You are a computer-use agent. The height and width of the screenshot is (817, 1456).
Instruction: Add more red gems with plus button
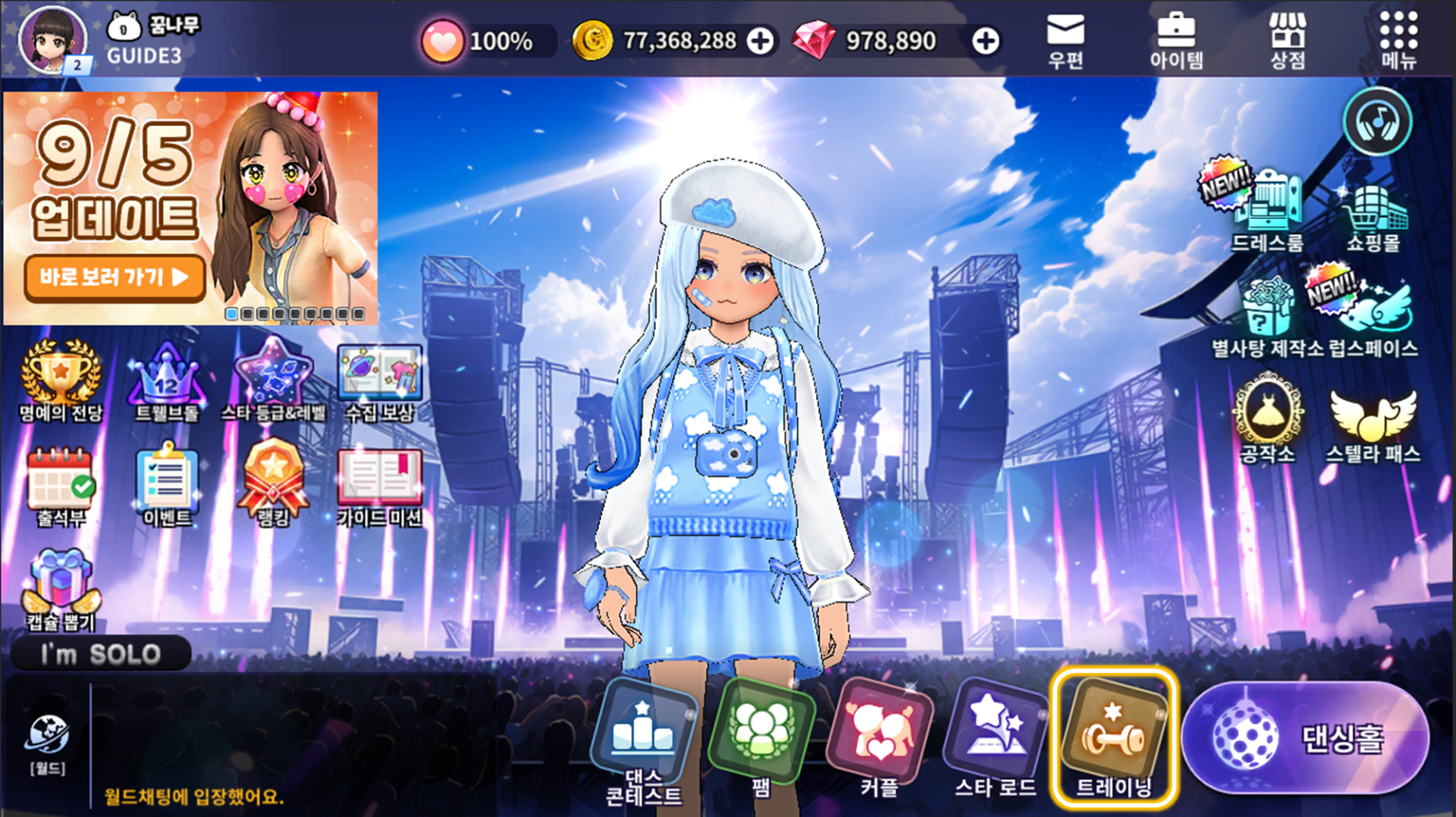coord(985,41)
